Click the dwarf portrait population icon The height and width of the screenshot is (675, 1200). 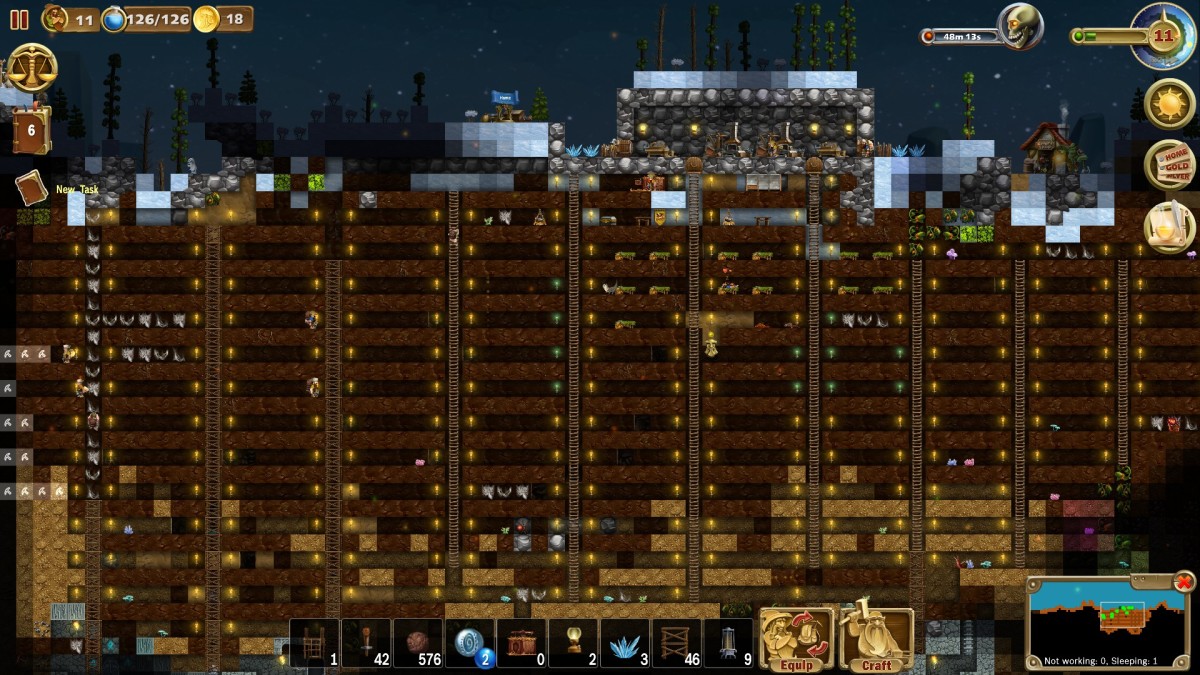56,18
